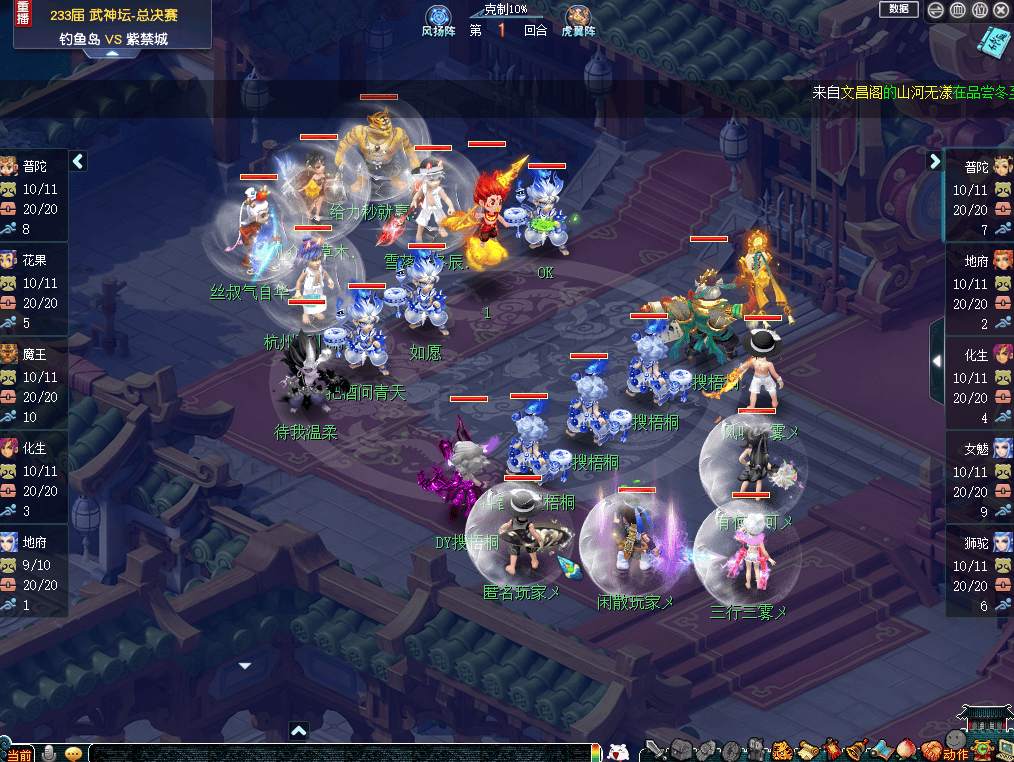The height and width of the screenshot is (762, 1014).
Task: Toggle the 位 position display button
Action: [x=980, y=10]
